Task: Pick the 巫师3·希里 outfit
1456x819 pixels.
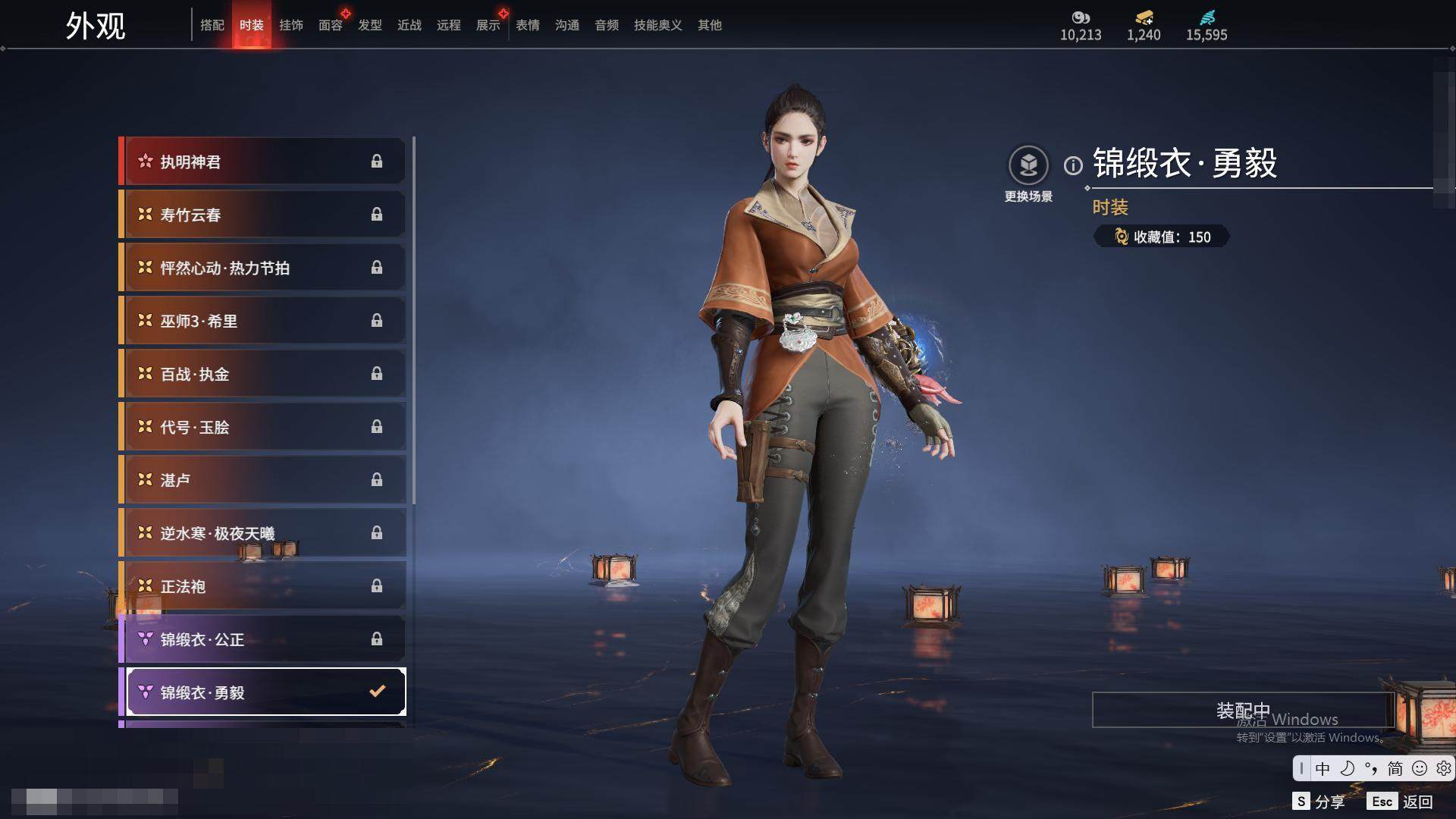Action: (x=262, y=321)
